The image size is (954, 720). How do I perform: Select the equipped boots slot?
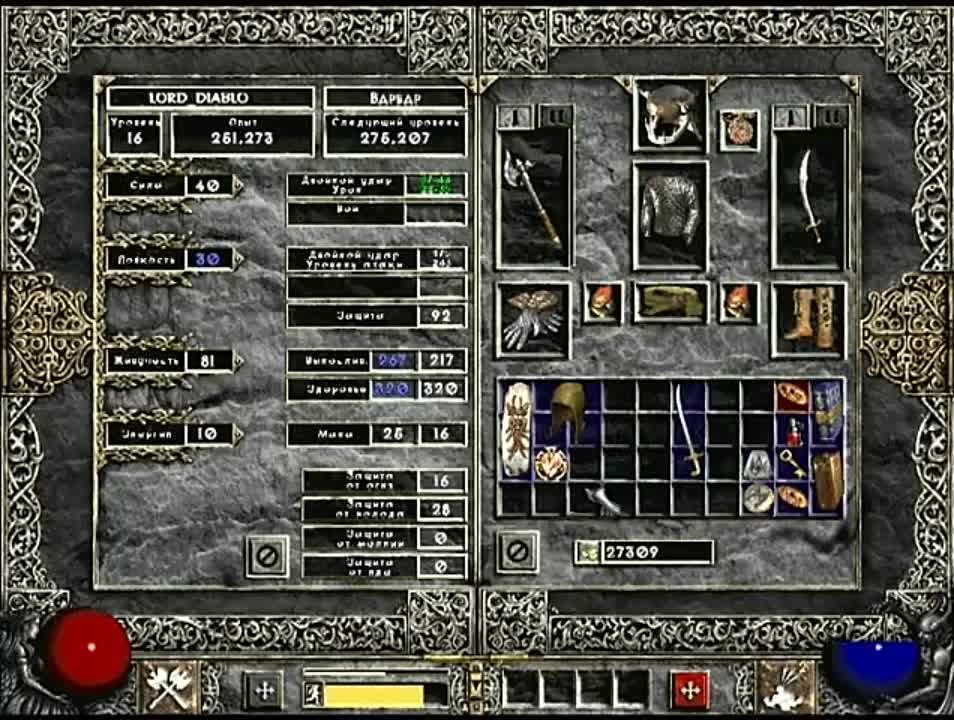tap(810, 319)
